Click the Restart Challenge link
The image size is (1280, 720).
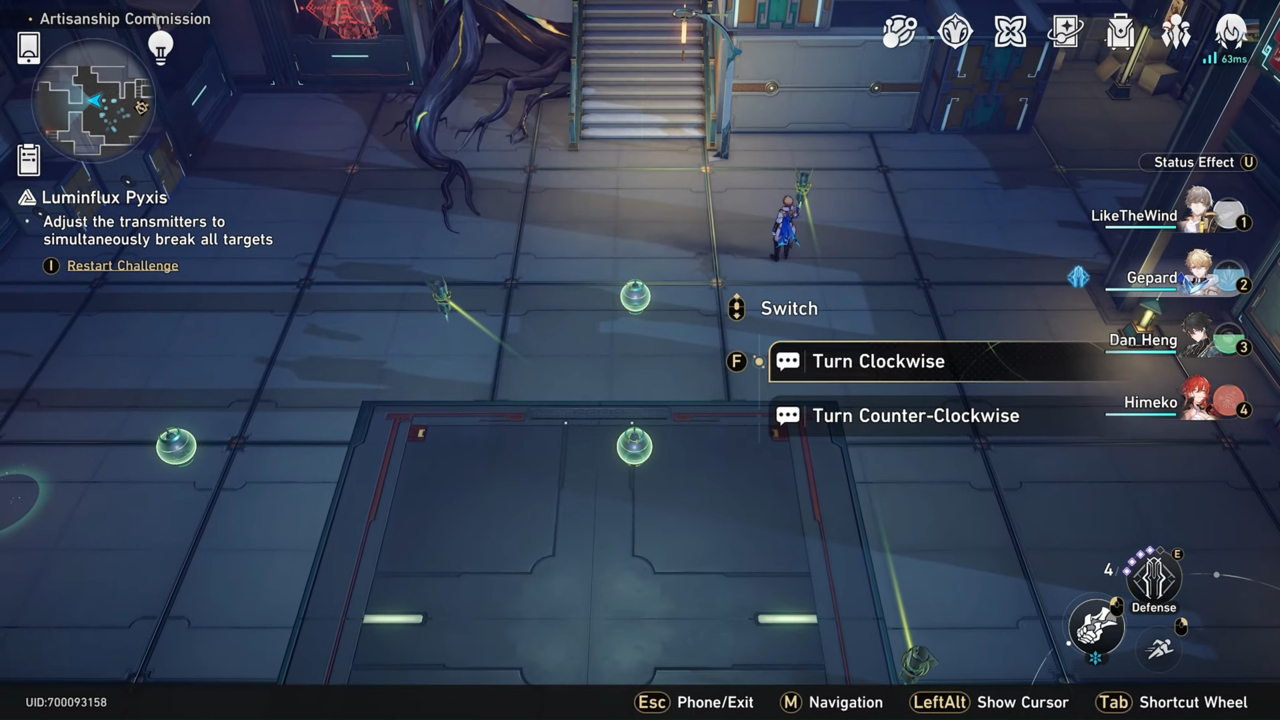122,265
